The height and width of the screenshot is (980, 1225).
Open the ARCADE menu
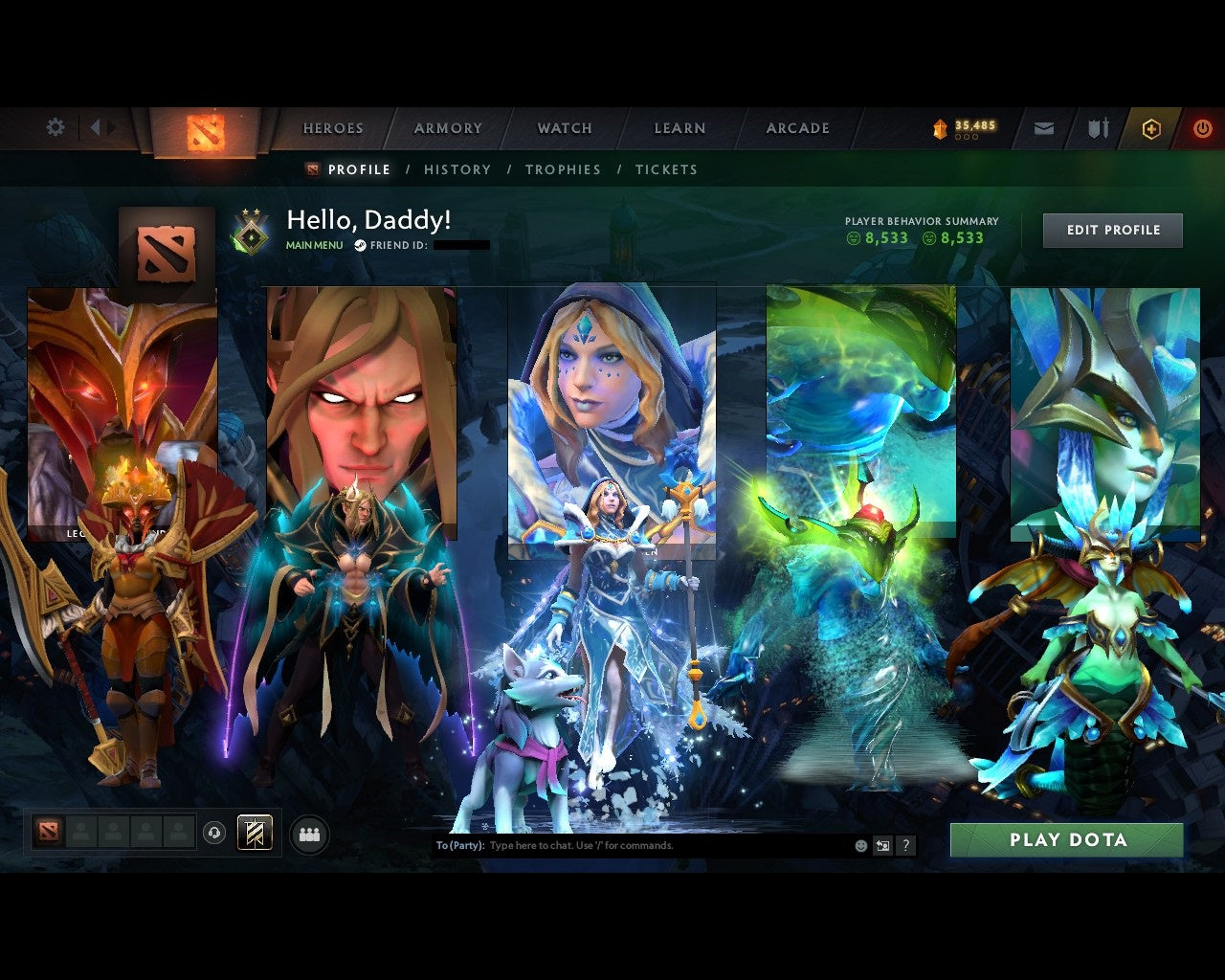coord(797,127)
